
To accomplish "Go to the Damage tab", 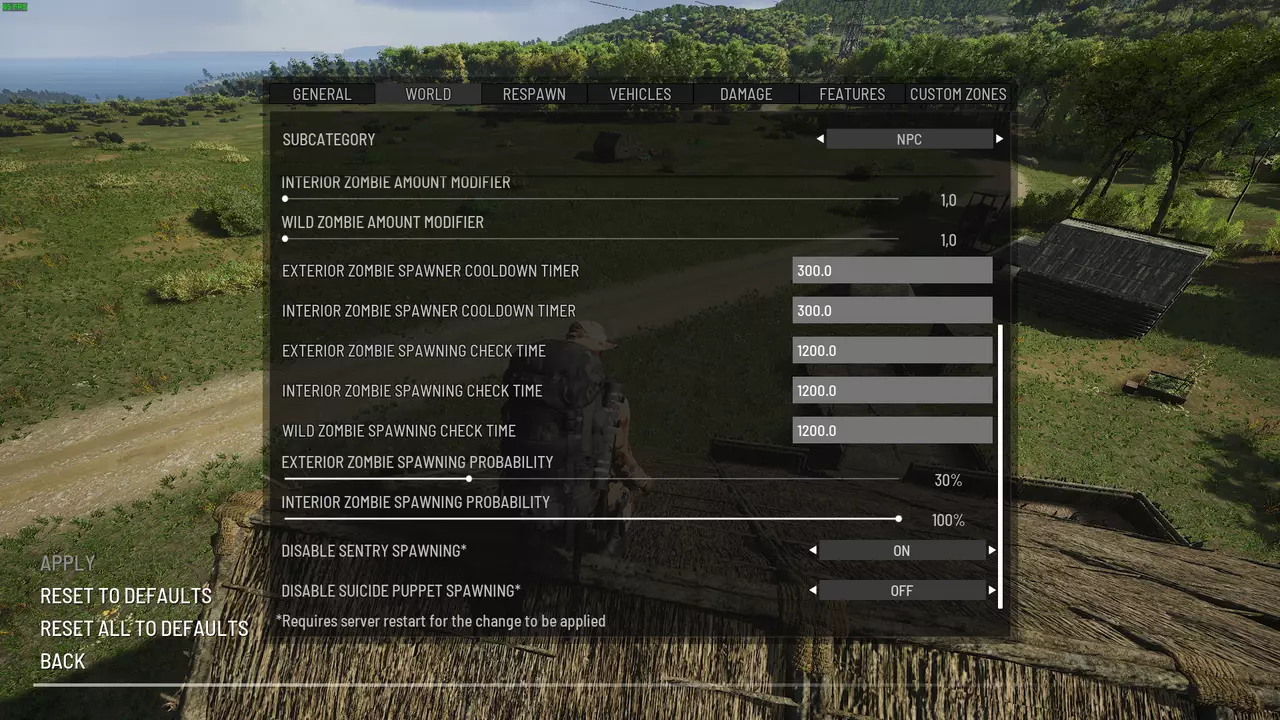I will coord(746,94).
